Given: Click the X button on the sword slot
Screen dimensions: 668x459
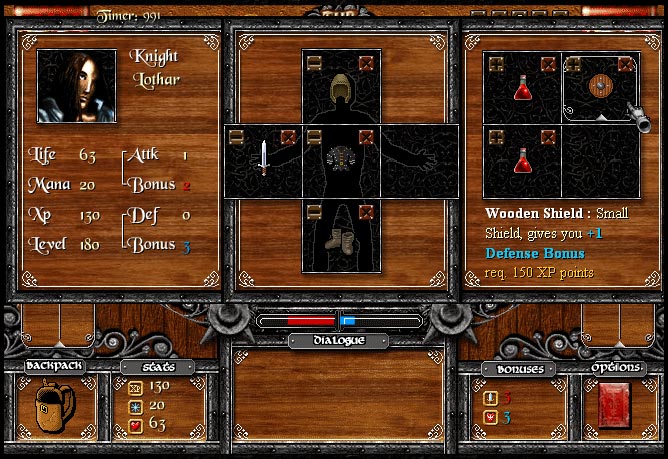Looking at the screenshot, I should tap(289, 136).
